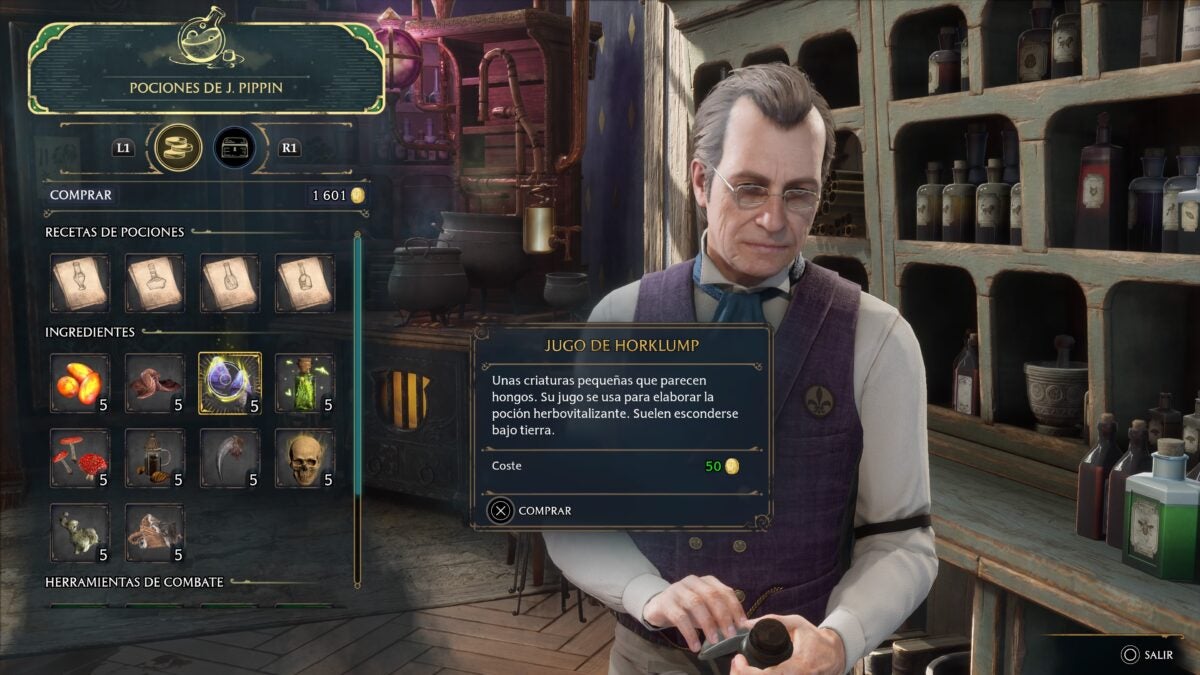Select the highlighted Jugo de Horklump slot

230,383
